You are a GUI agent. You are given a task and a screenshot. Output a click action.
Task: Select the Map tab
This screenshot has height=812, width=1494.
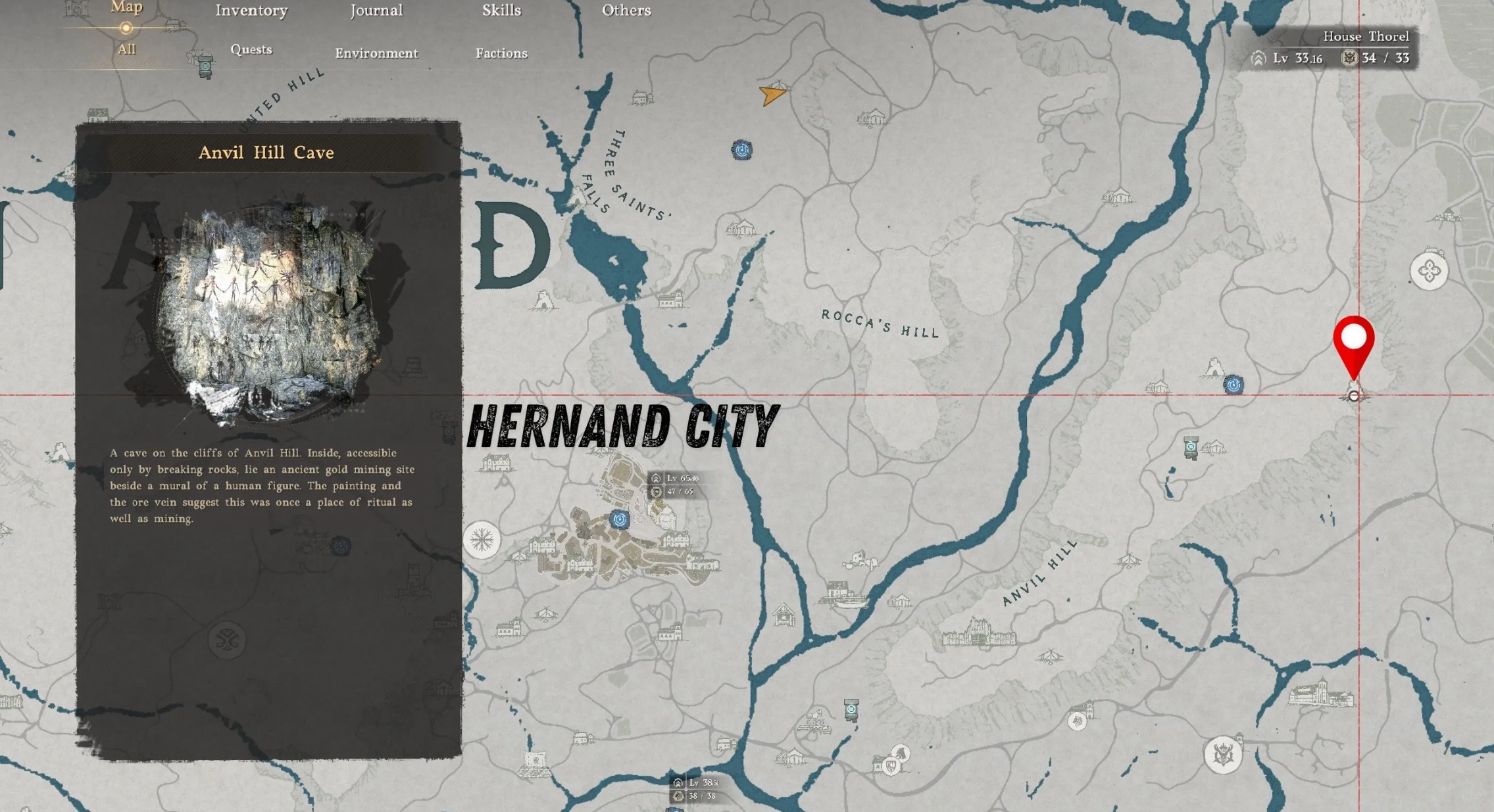126,8
